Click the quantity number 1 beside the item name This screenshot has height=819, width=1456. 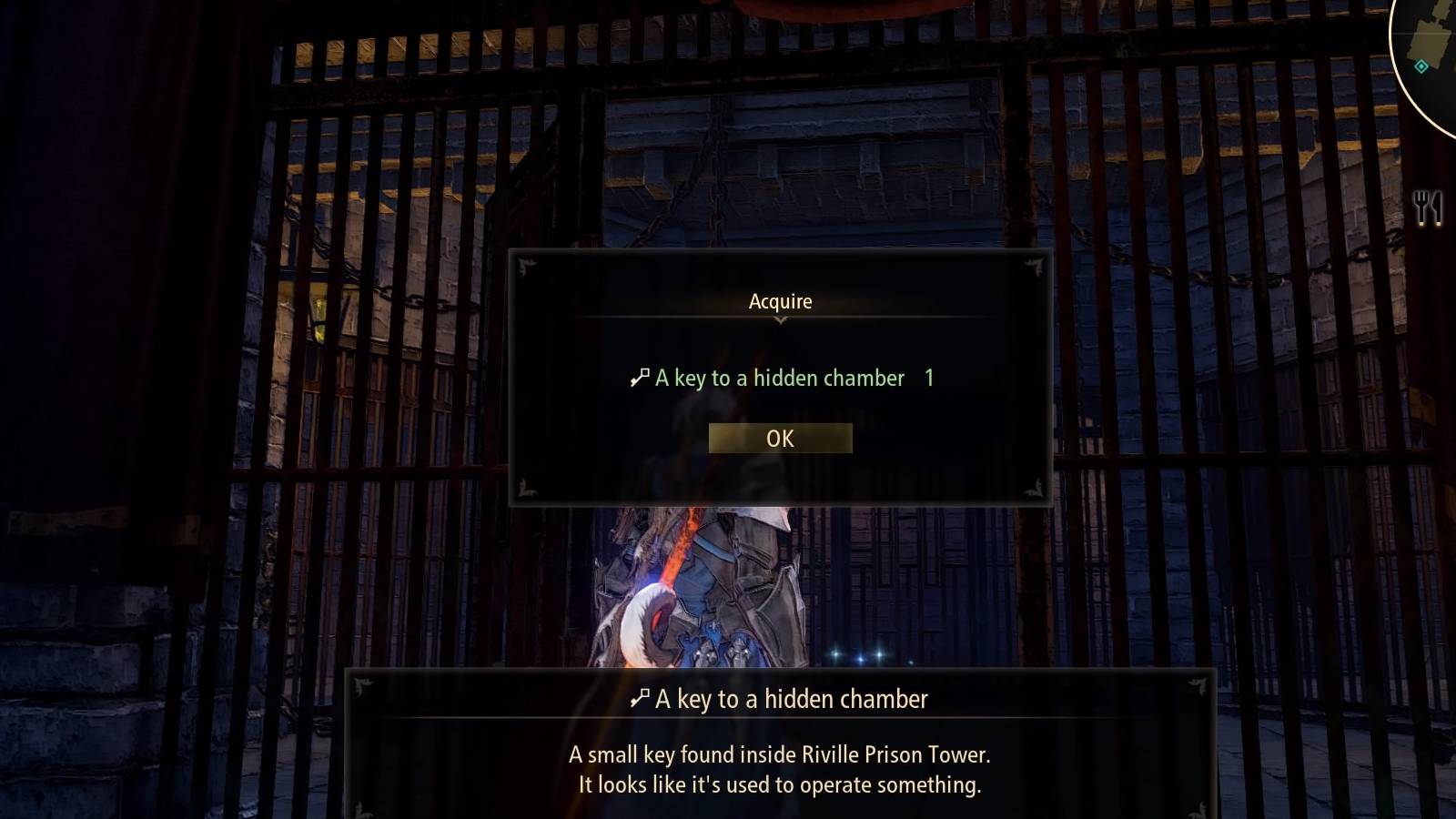[928, 379]
